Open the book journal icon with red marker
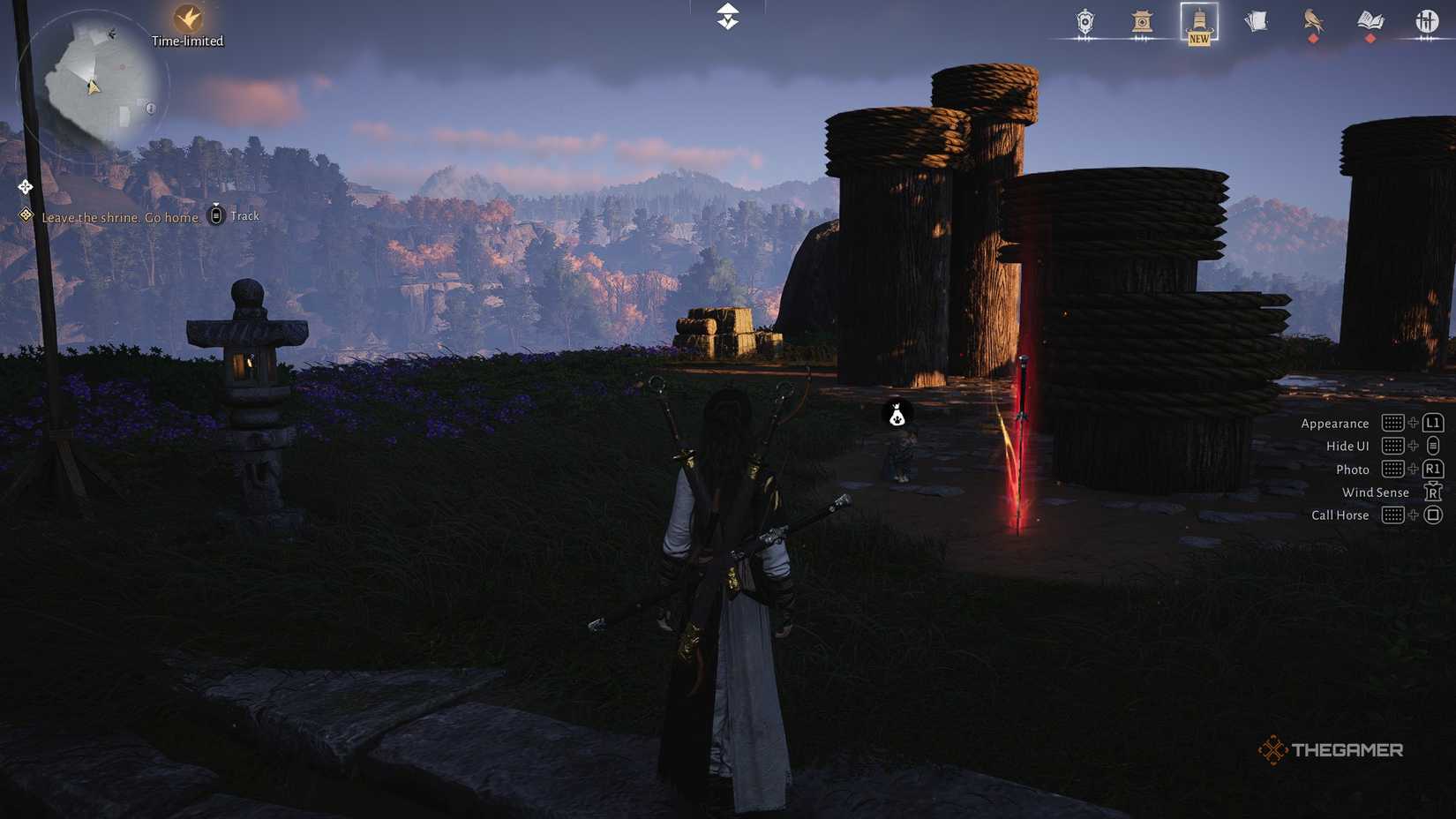1456x819 pixels. (x=1370, y=22)
